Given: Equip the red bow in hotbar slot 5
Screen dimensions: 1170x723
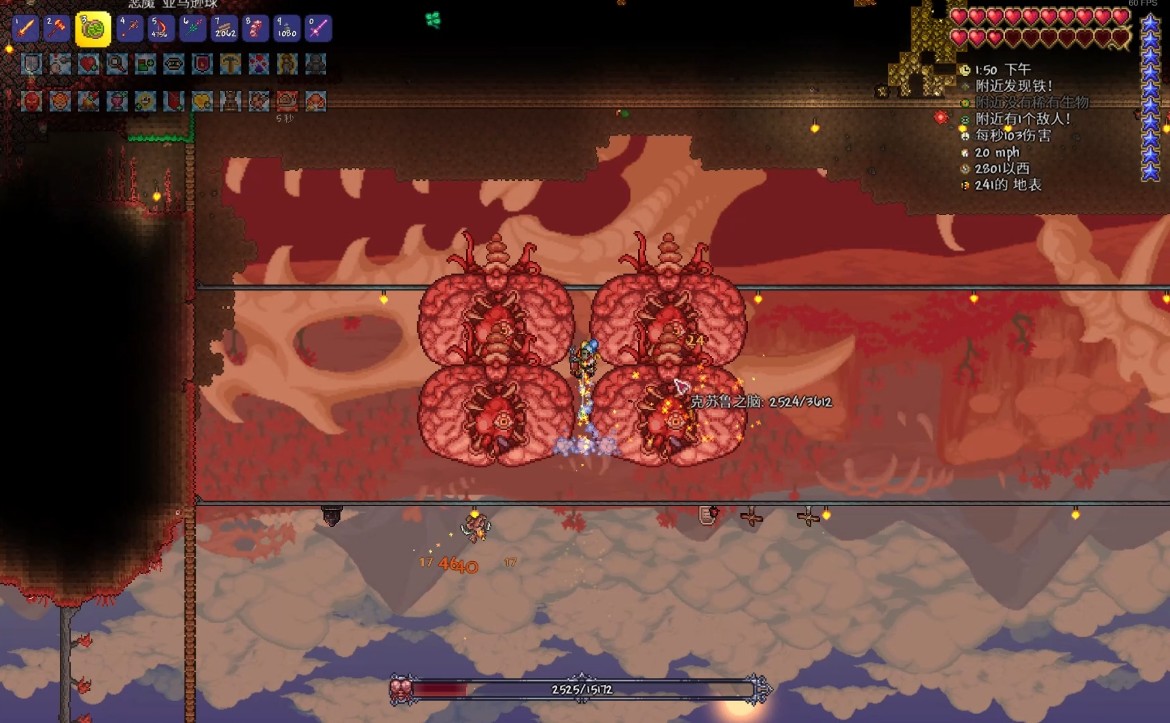Looking at the screenshot, I should pos(162,28).
